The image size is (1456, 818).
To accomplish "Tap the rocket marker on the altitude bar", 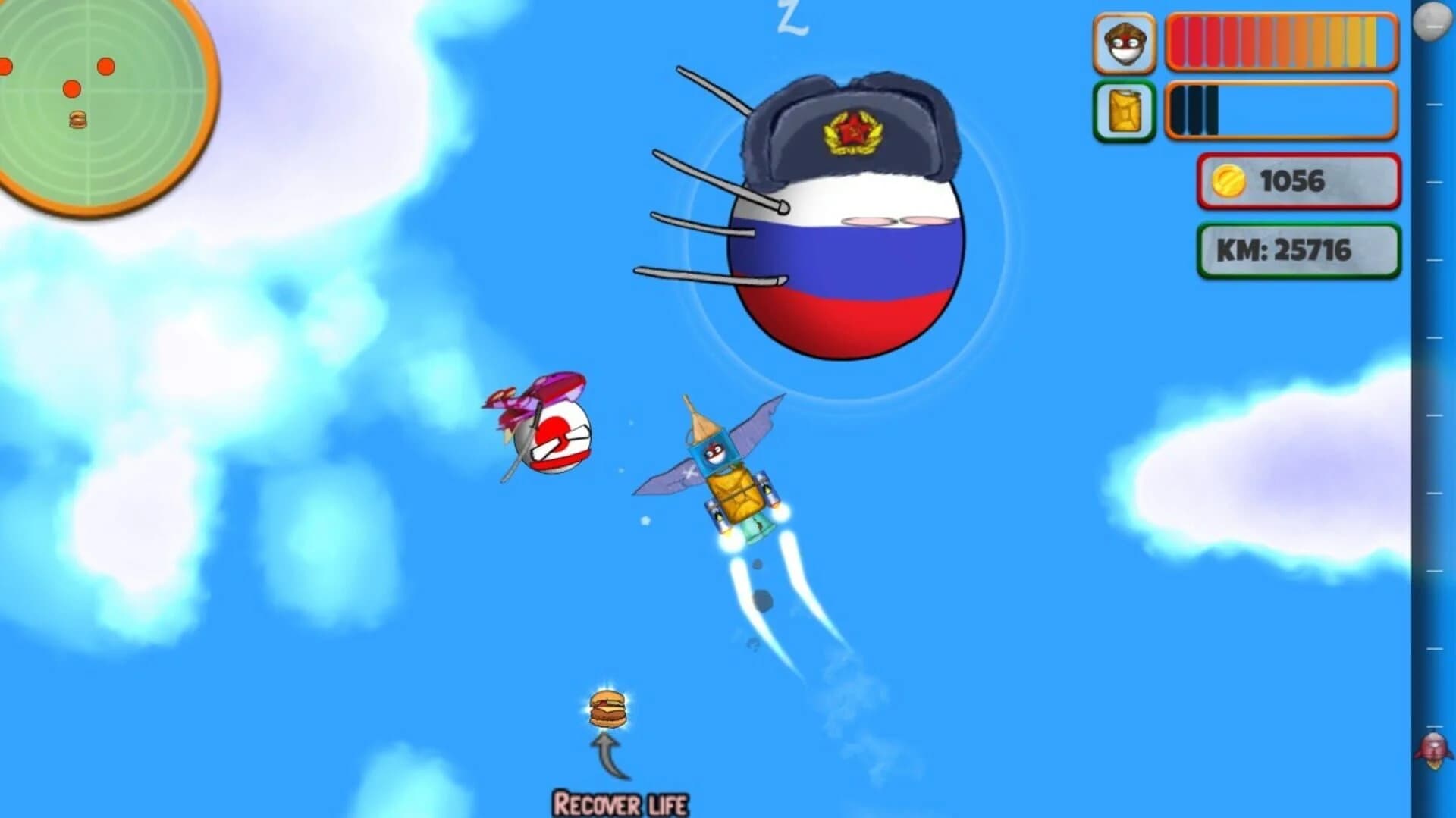I will click(x=1436, y=747).
